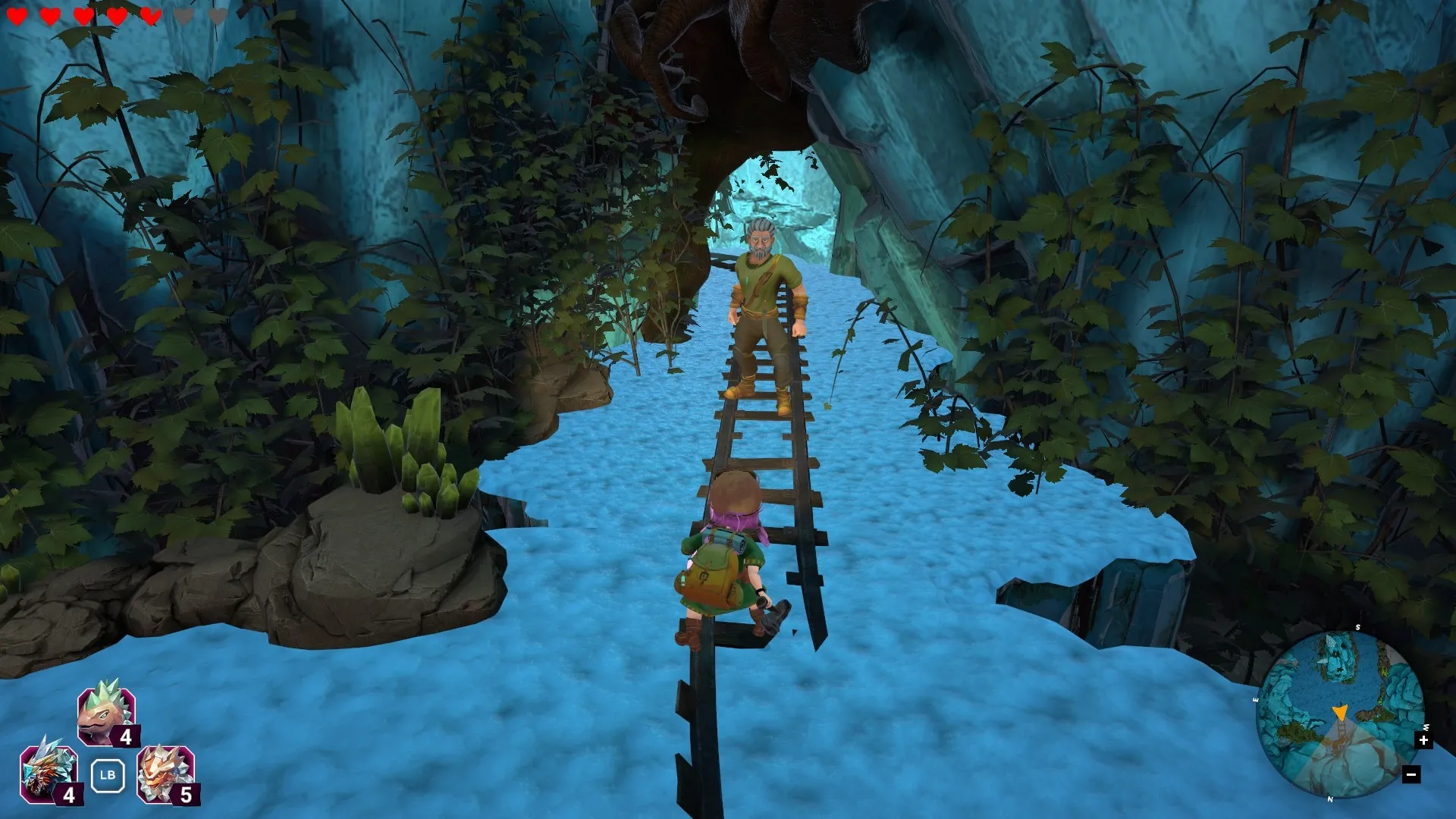The image size is (1456, 819).
Task: Zoom in the minimap with plus button
Action: 1423,740
